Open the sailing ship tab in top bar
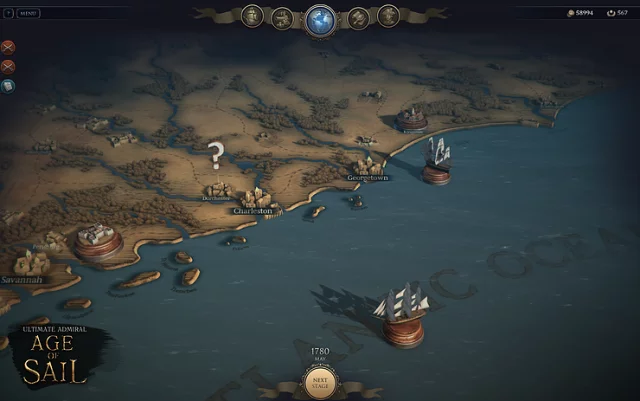 282,16
